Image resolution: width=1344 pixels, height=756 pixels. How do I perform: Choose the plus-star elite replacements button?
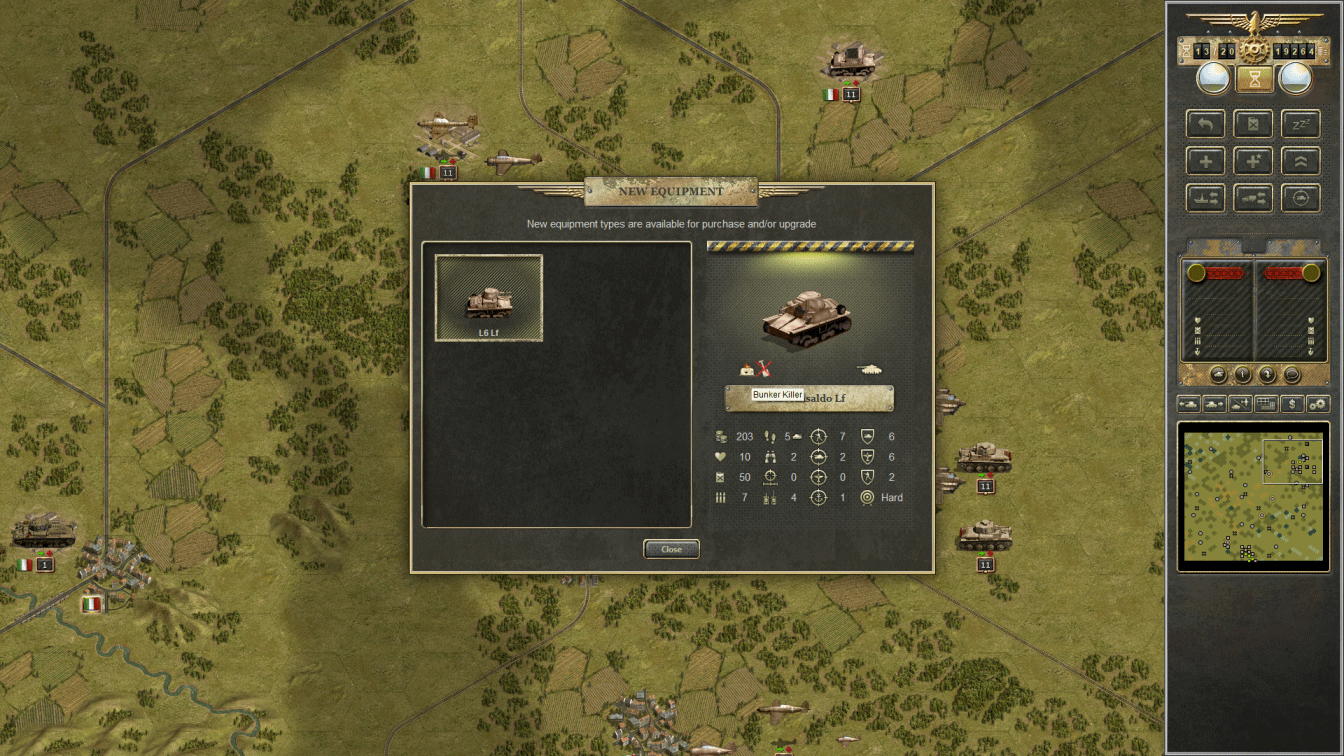click(1253, 160)
